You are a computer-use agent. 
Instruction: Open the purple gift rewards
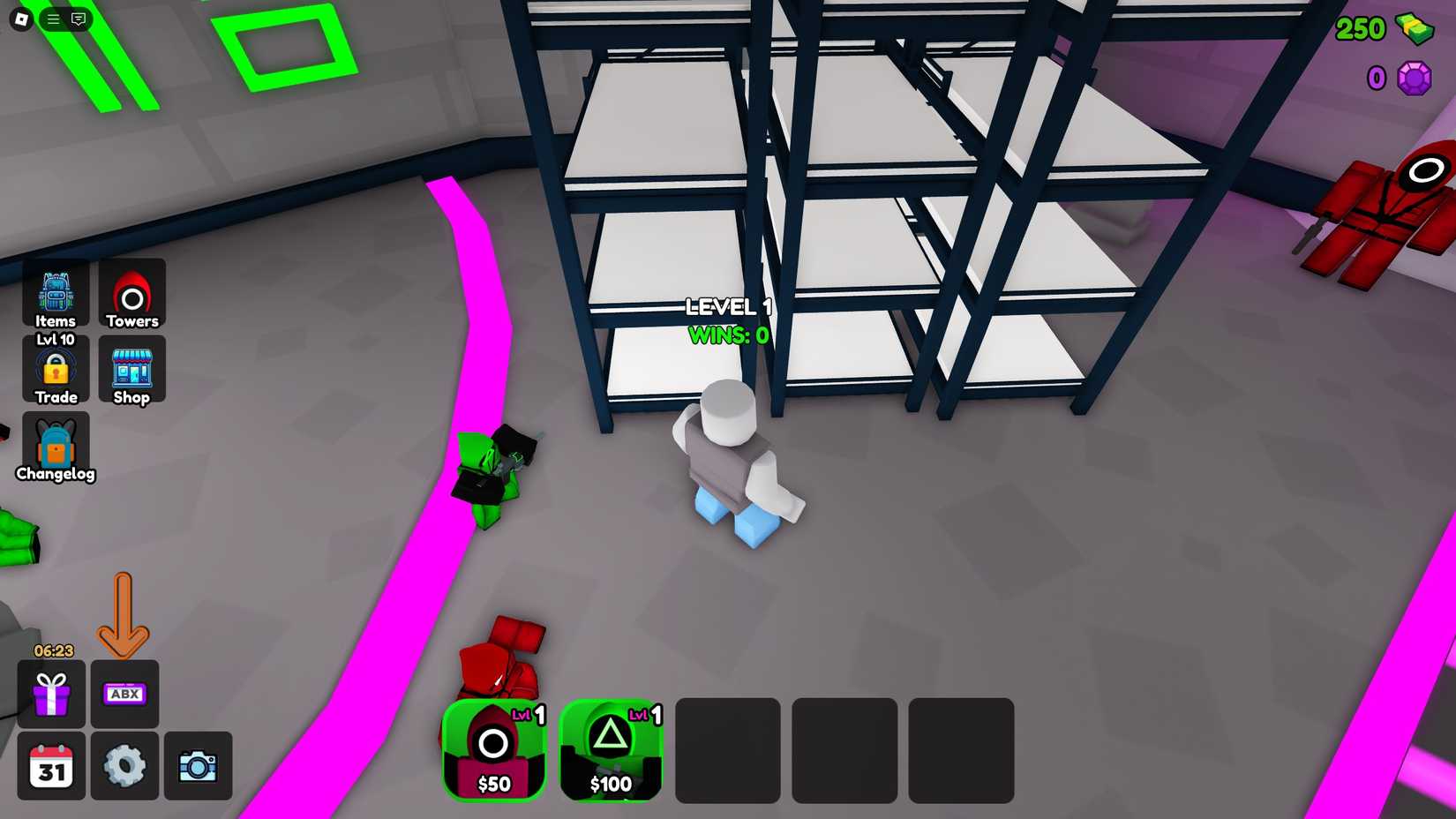[x=51, y=695]
